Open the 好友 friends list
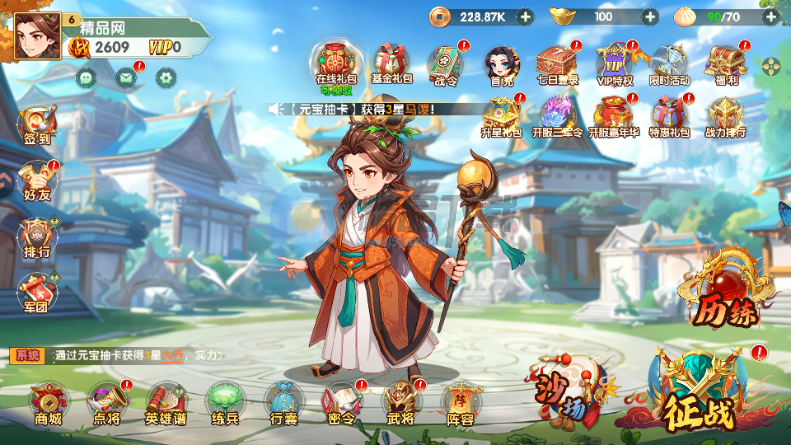 pos(36,182)
